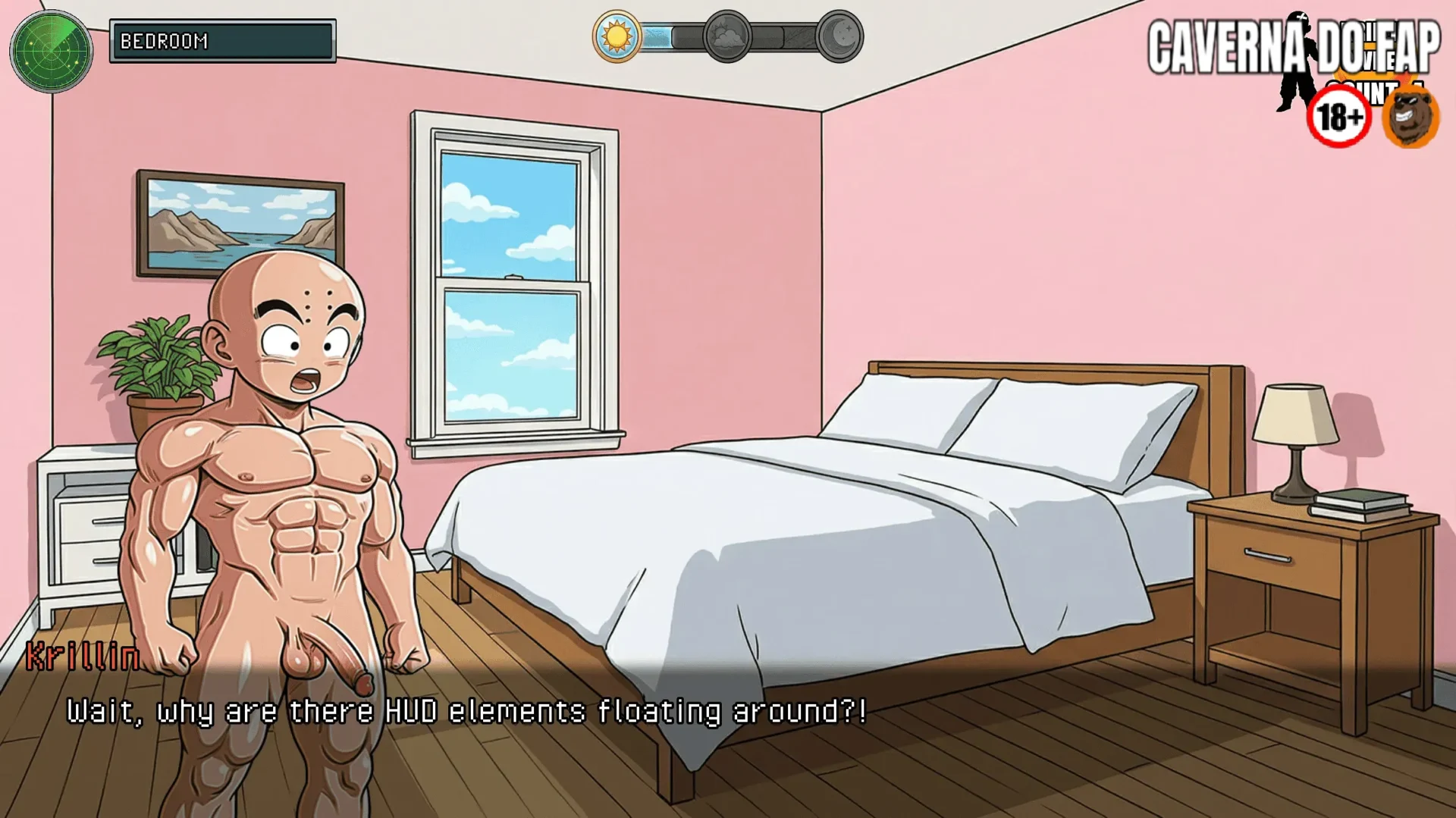Open the green radar icon
Viewport: 1456px width, 818px height.
51,51
